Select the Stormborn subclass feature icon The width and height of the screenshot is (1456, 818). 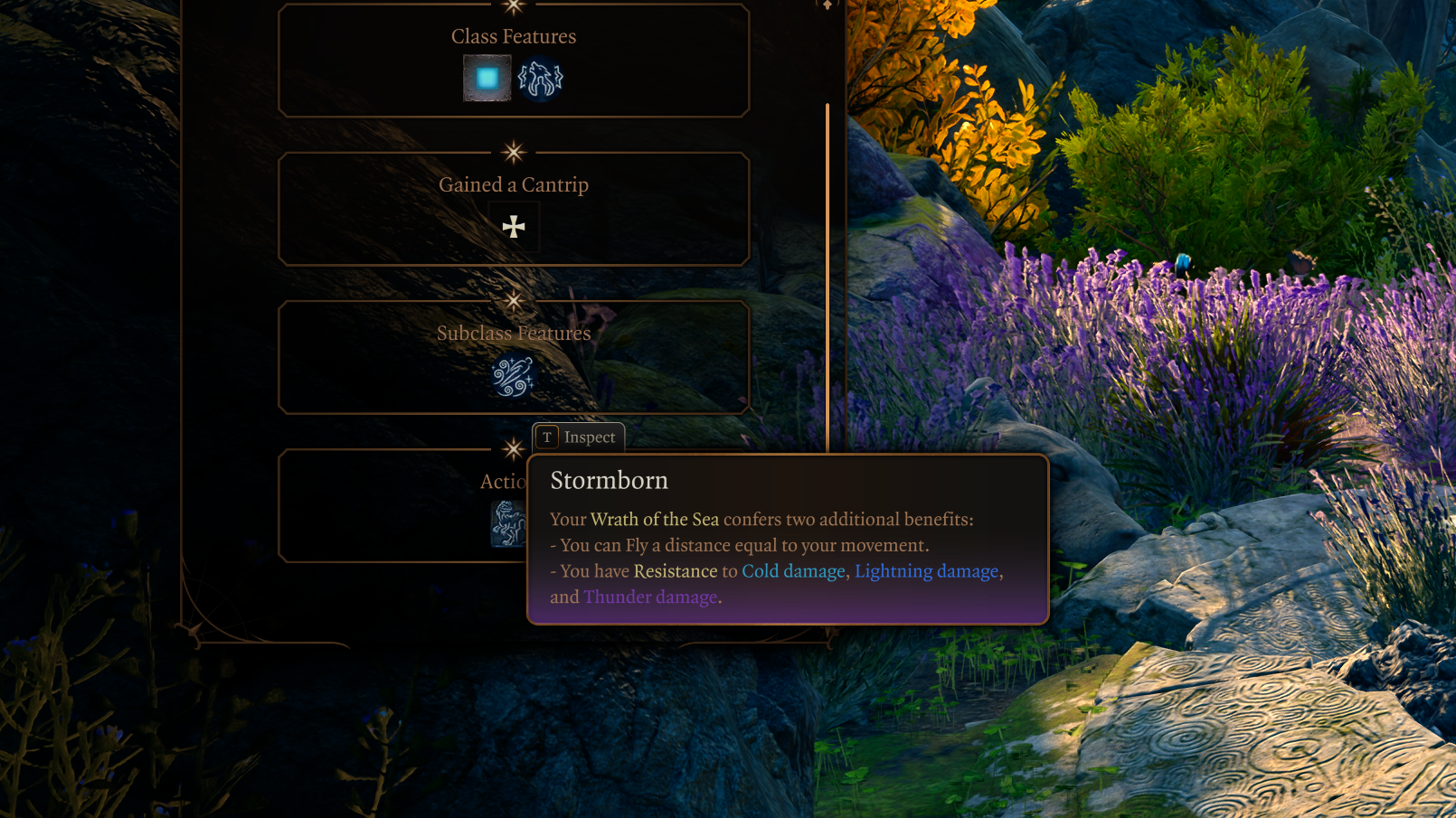point(513,376)
